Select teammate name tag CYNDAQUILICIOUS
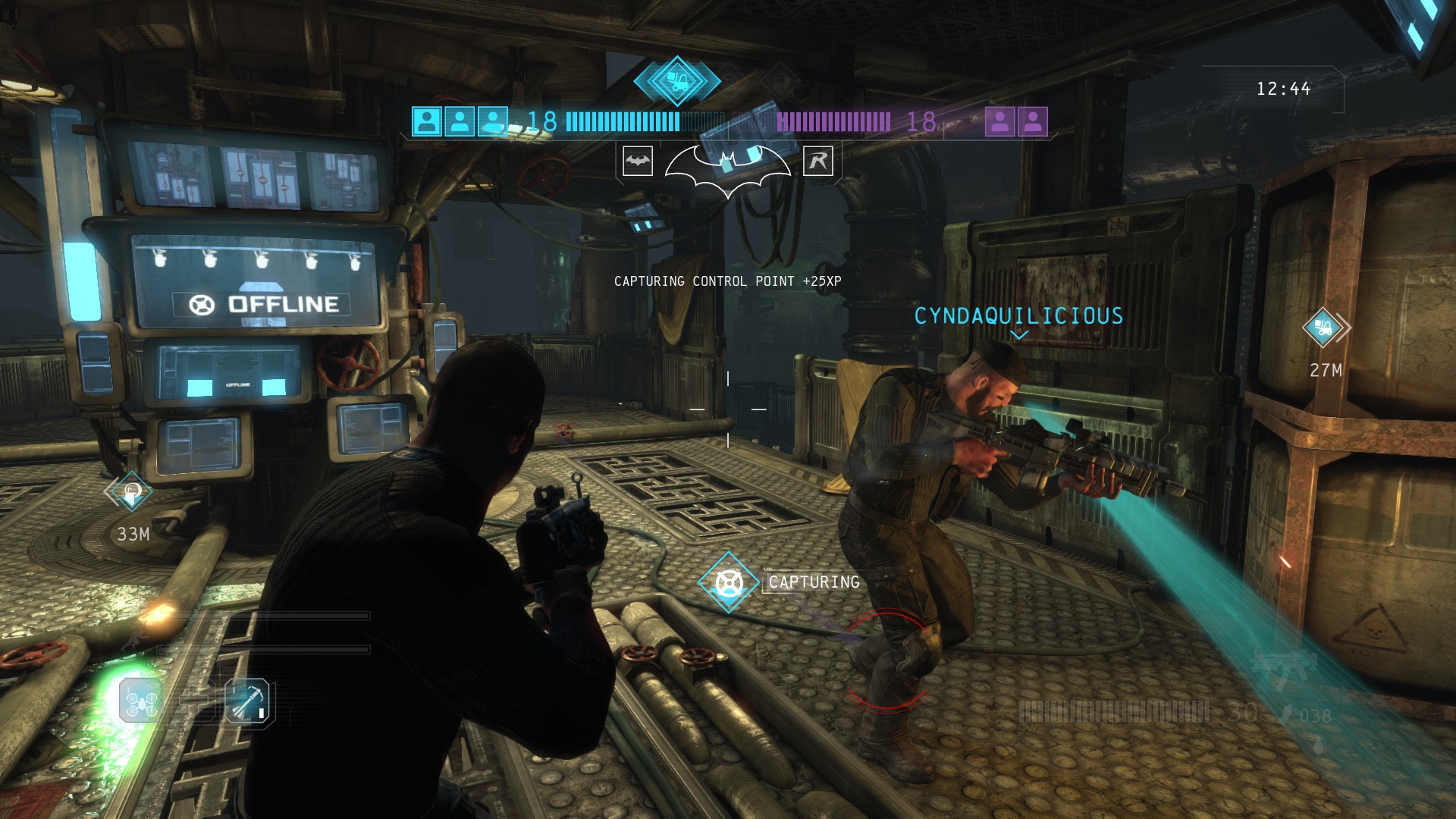Screen dimensions: 1456x819 (x=1018, y=316)
